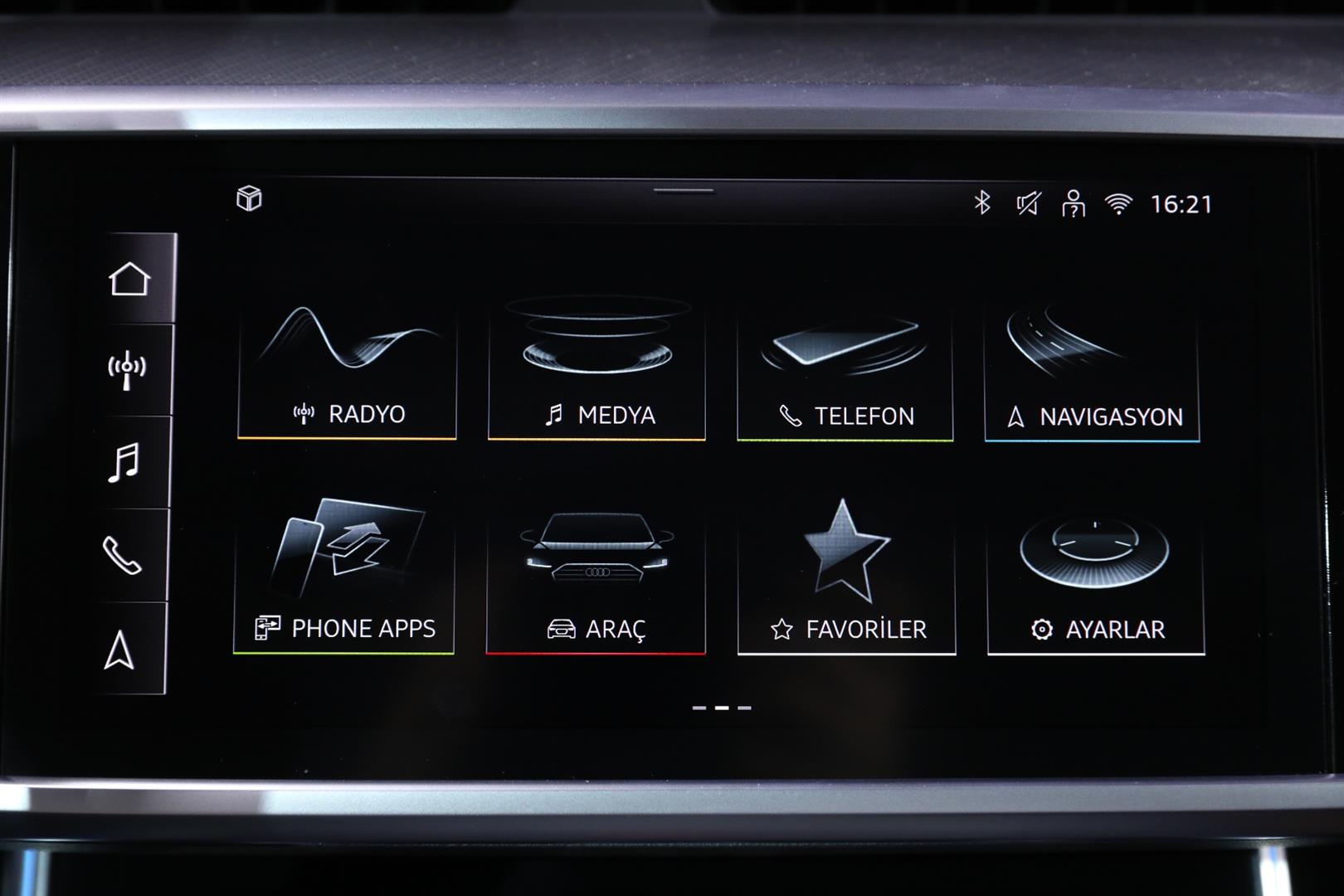Select the MEDYA tile
The image size is (1344, 896).
597,370
